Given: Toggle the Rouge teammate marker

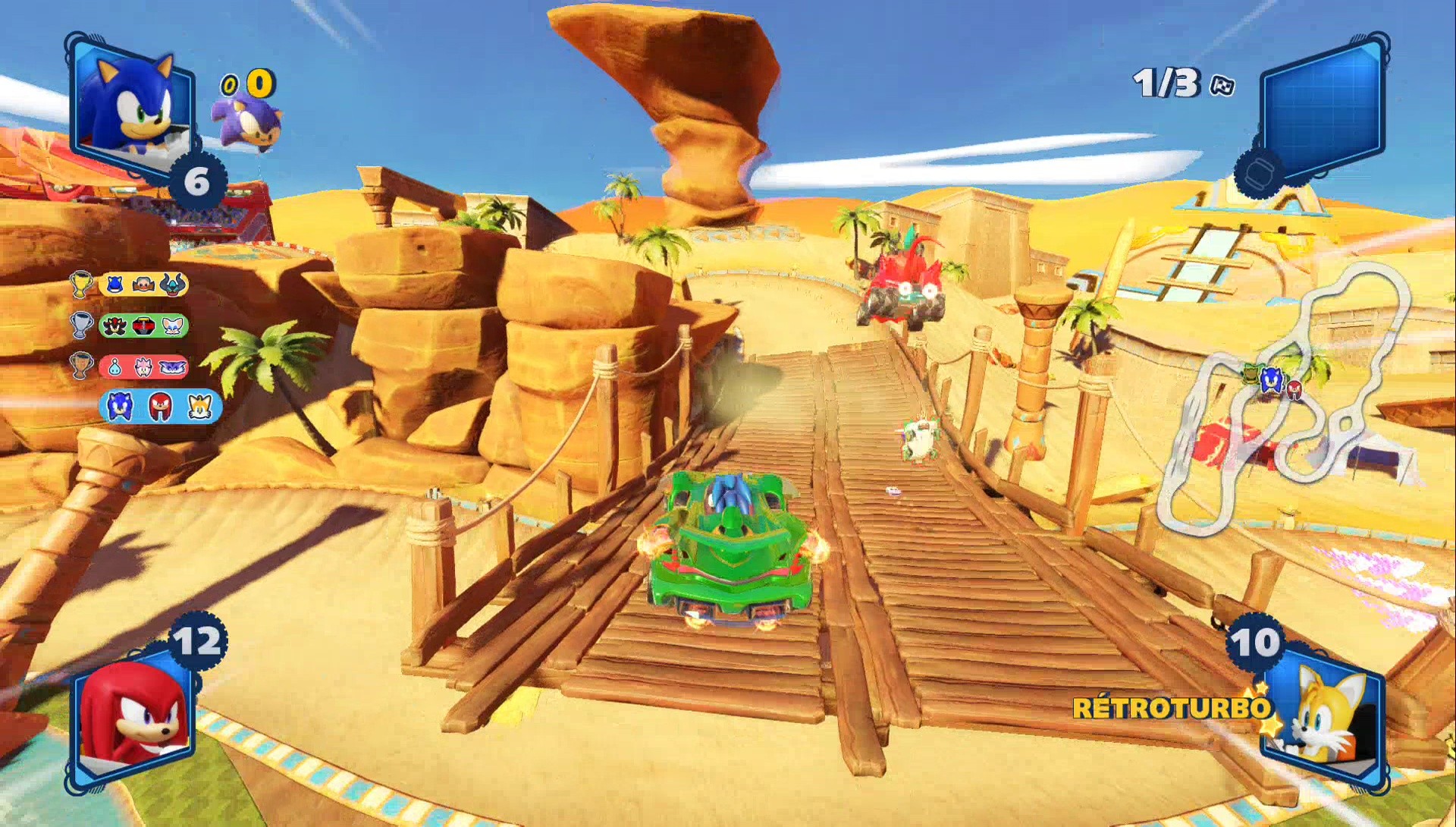Looking at the screenshot, I should tap(171, 325).
